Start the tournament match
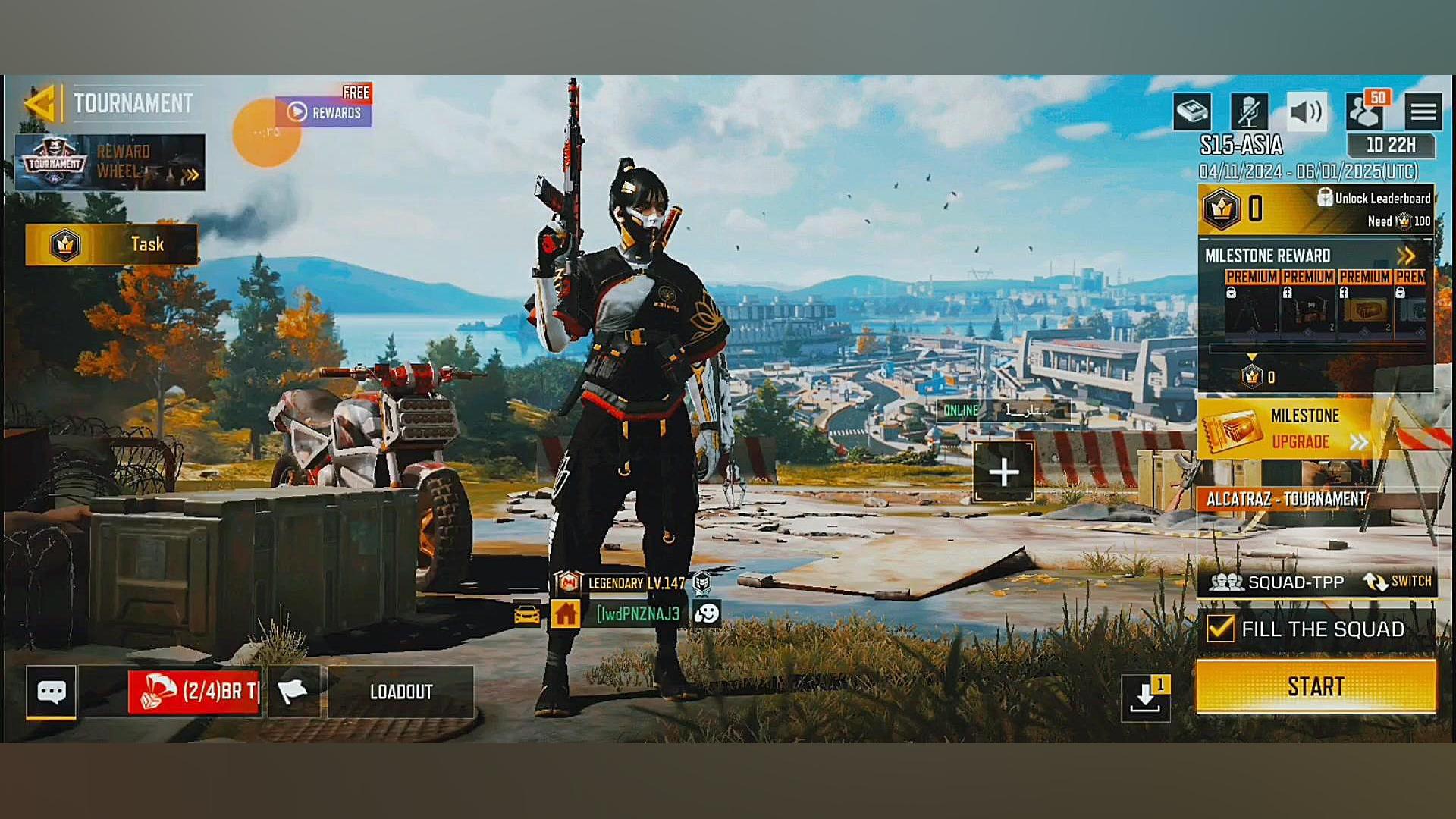This screenshot has height=819, width=1456. 1316,687
